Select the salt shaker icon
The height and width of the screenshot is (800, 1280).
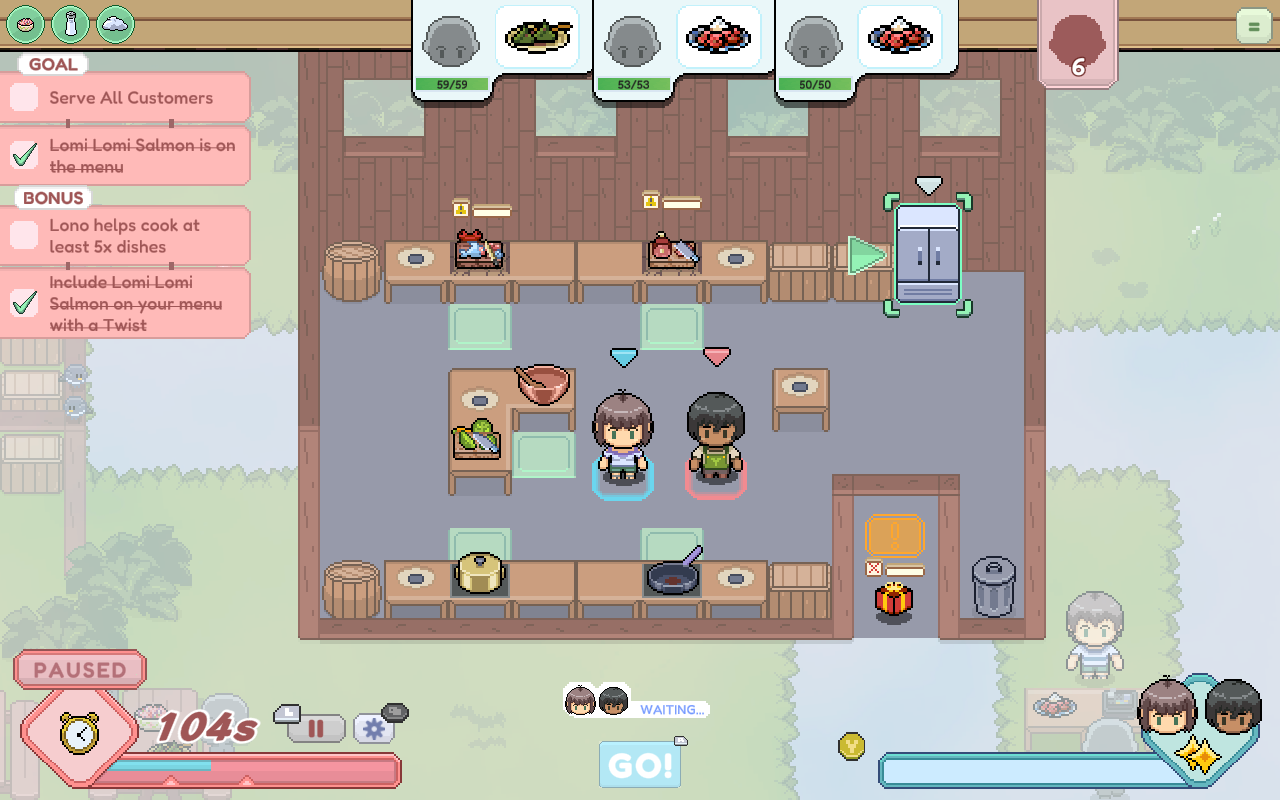coord(70,23)
